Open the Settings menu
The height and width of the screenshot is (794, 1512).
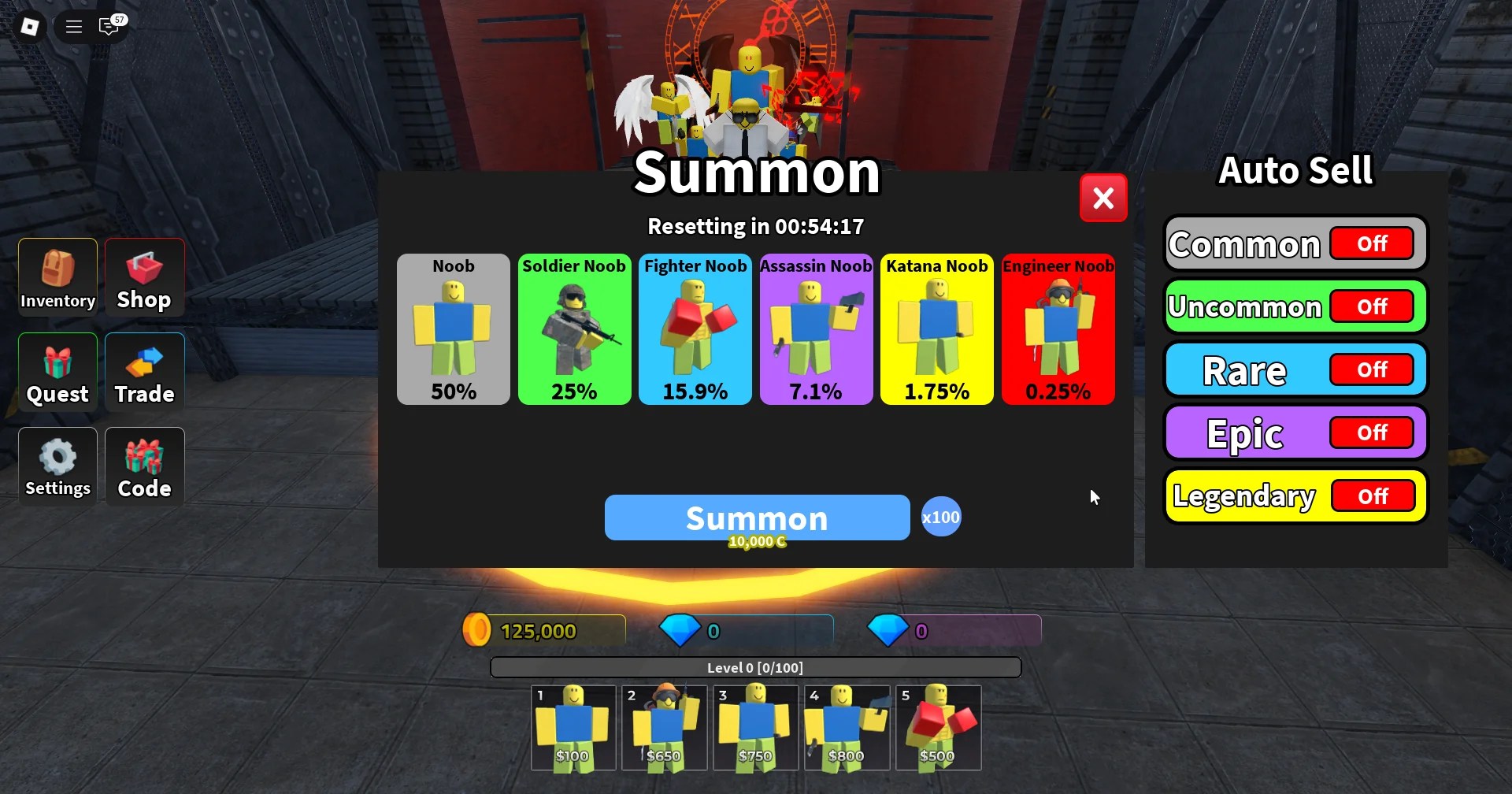tap(56, 466)
